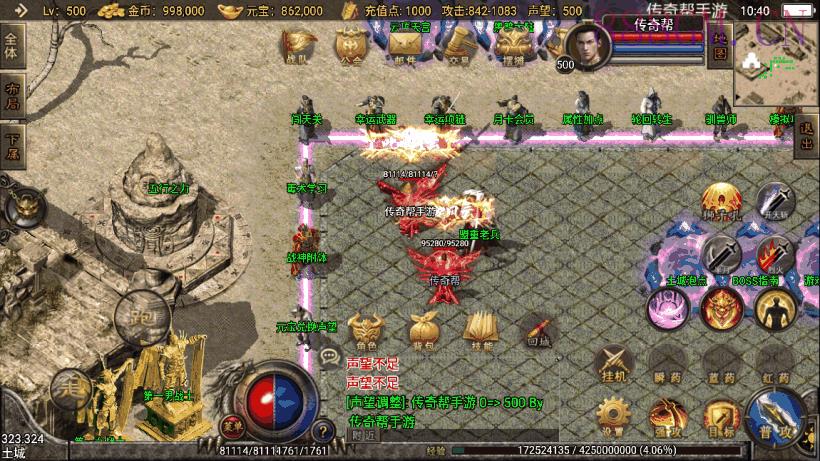Click the player portrait avatar
The image size is (820, 461).
pos(588,46)
